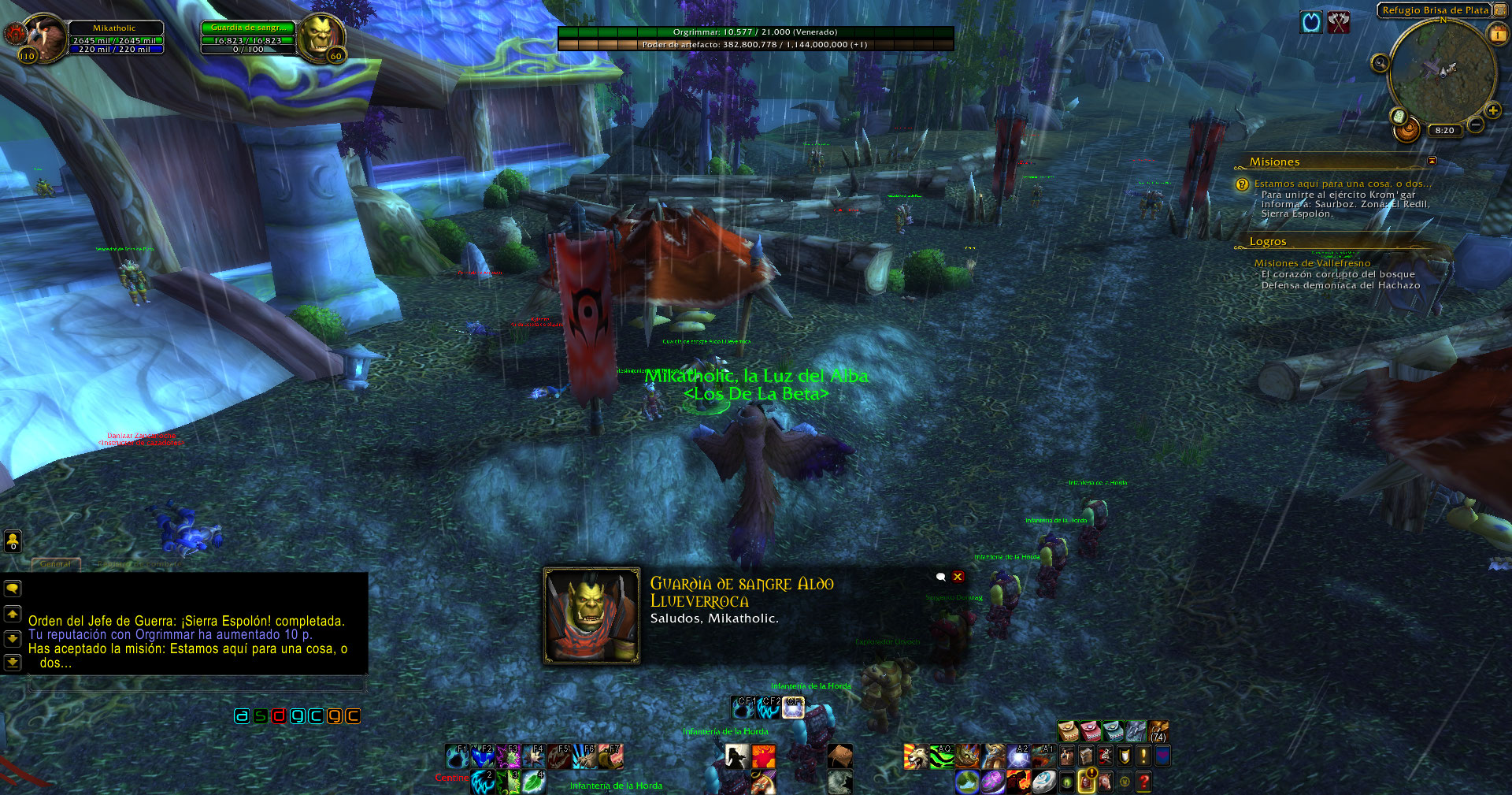This screenshot has height=795, width=1512.
Task: Switch to the General chat tab
Action: coord(55,564)
